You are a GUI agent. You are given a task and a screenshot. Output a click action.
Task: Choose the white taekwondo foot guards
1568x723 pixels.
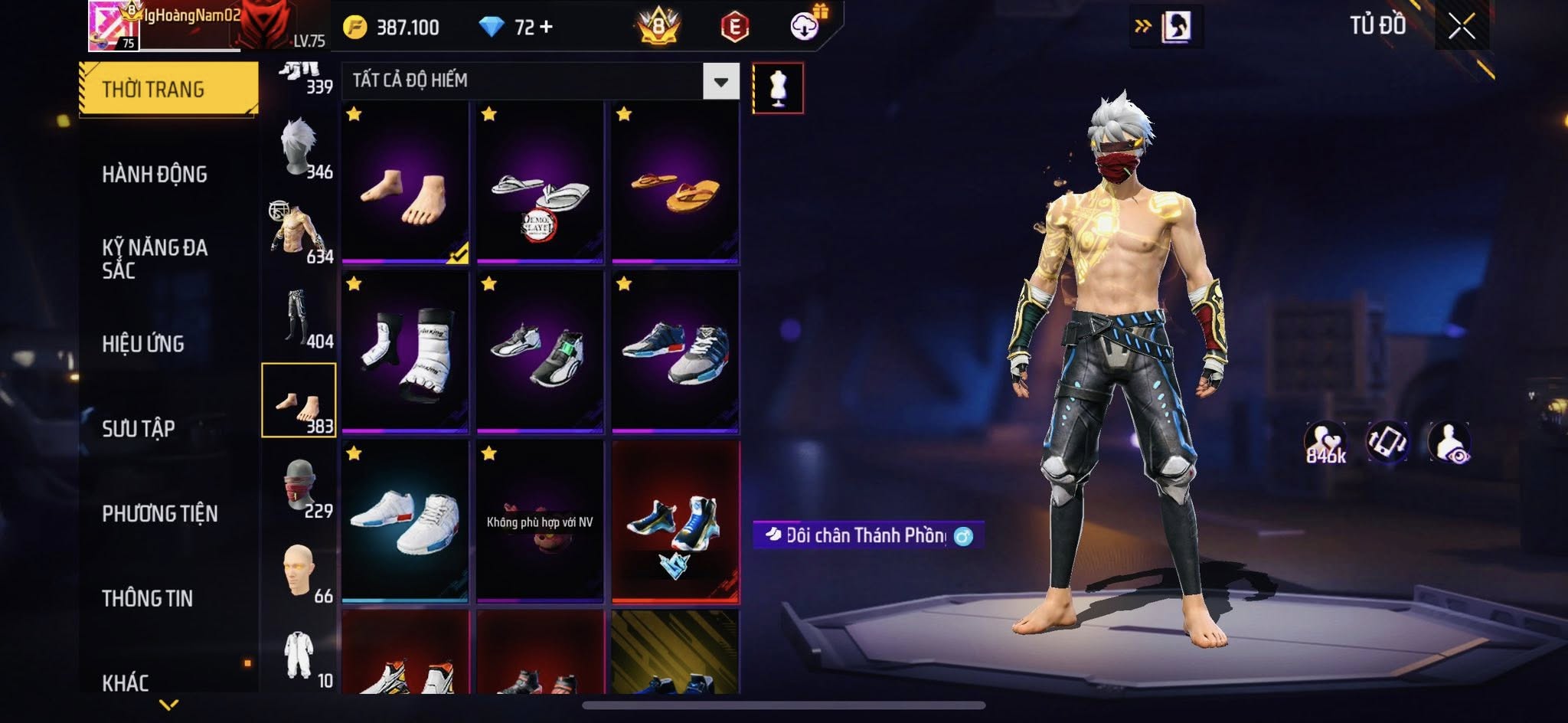tap(405, 352)
